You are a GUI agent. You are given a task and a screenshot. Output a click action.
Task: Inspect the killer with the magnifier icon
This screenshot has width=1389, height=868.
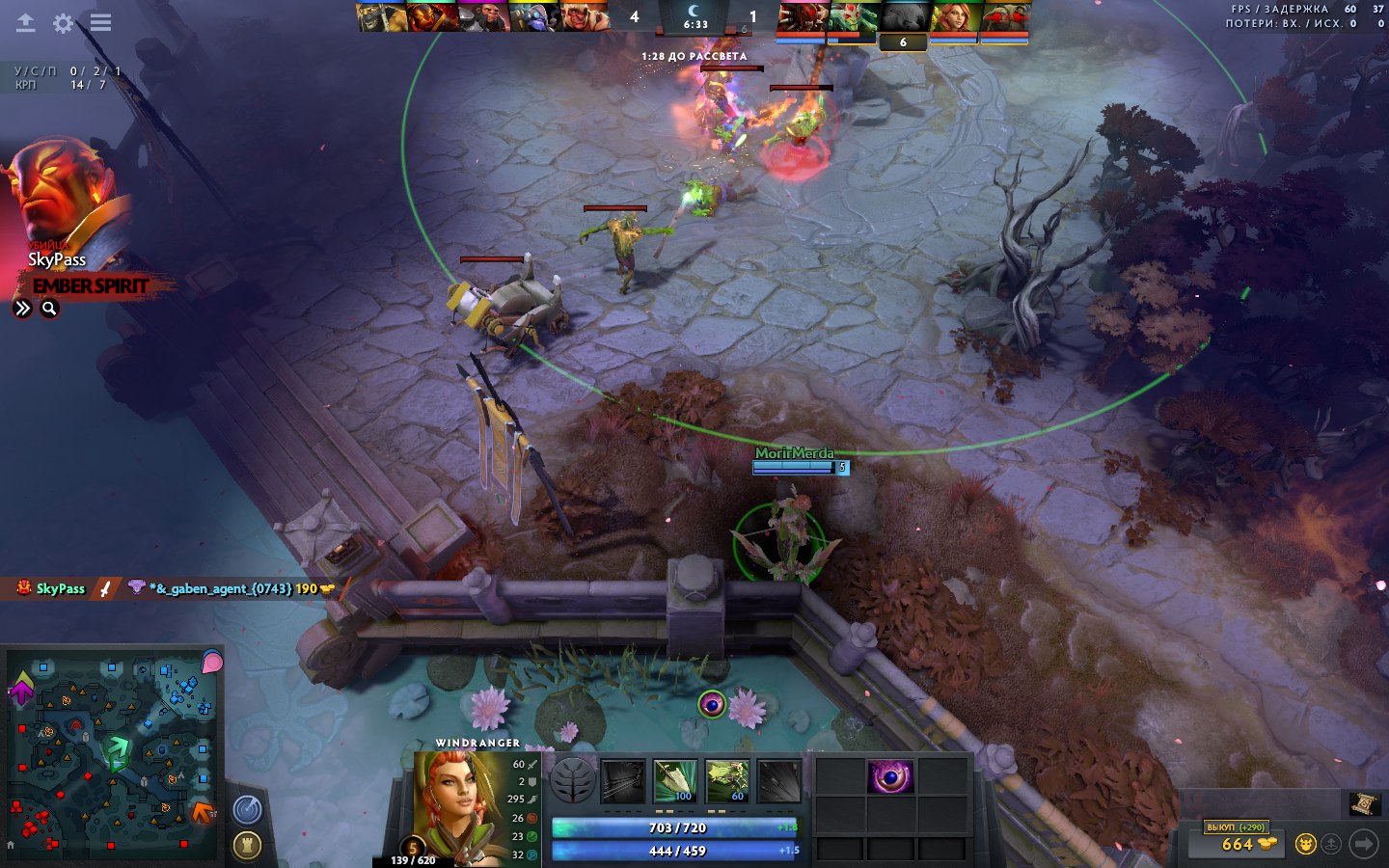click(49, 309)
